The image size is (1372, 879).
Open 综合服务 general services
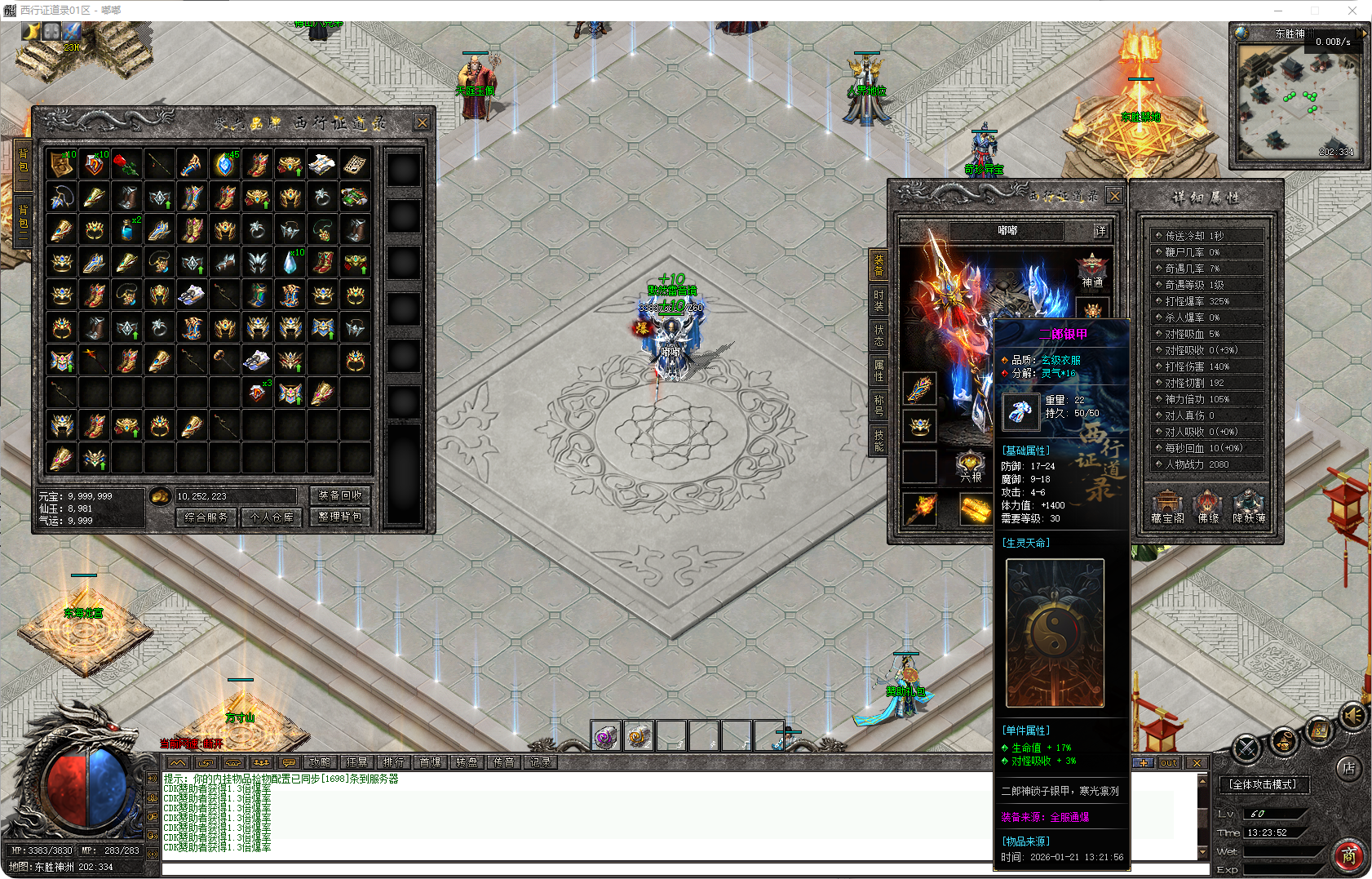pyautogui.click(x=206, y=517)
